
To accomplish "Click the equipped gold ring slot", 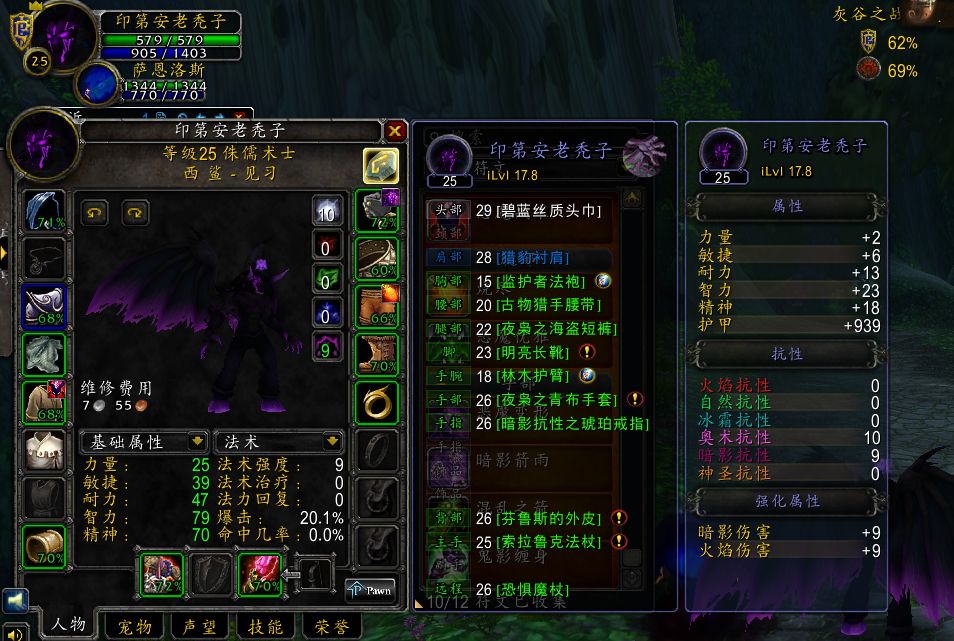I will coord(376,401).
